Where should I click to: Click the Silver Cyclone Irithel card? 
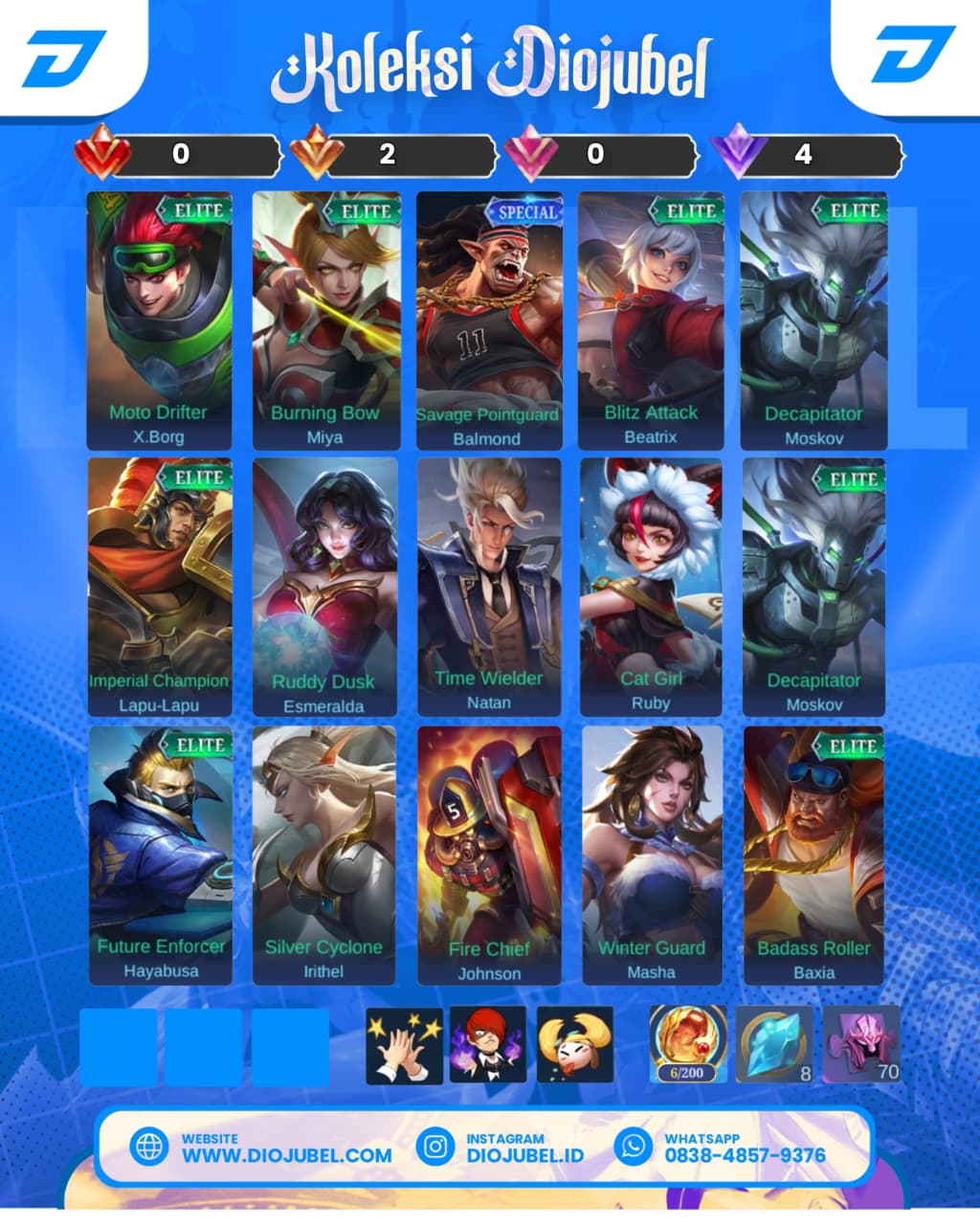[323, 855]
